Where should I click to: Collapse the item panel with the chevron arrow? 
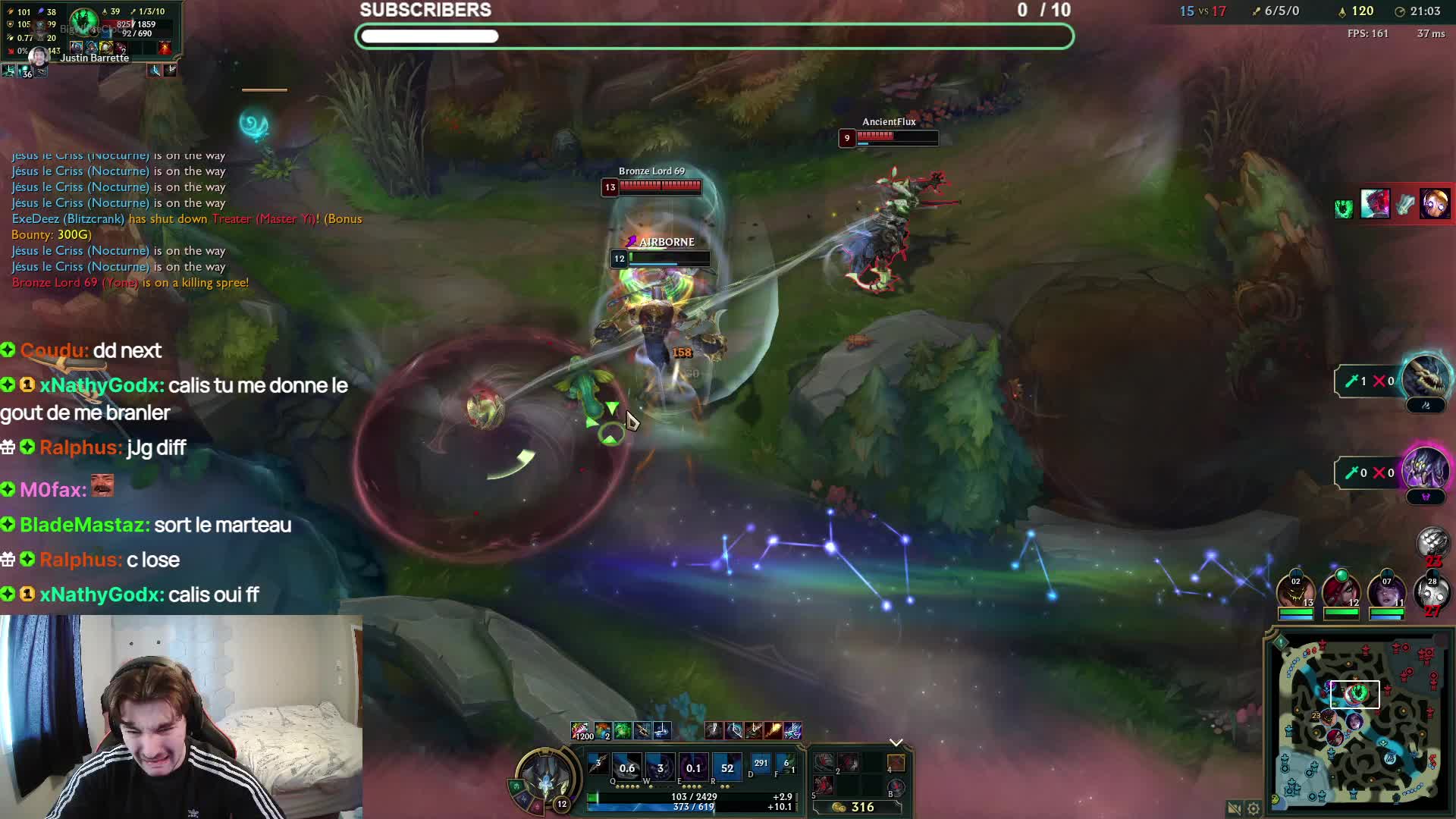pos(896,742)
